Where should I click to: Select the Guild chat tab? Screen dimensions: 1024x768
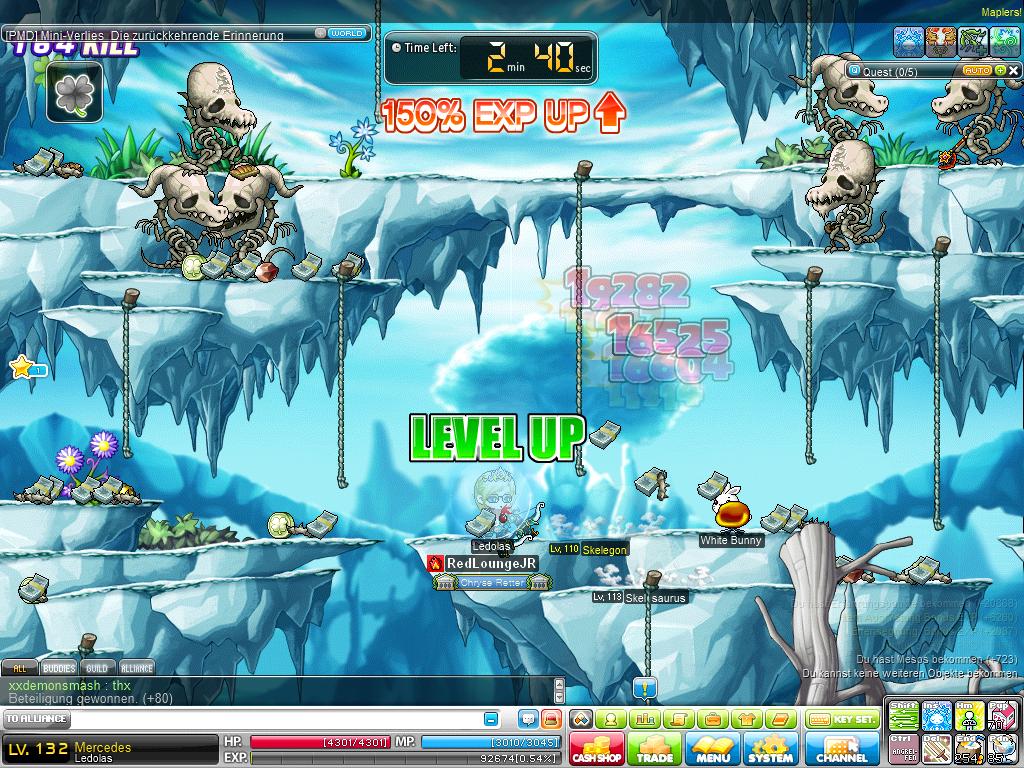[x=97, y=668]
